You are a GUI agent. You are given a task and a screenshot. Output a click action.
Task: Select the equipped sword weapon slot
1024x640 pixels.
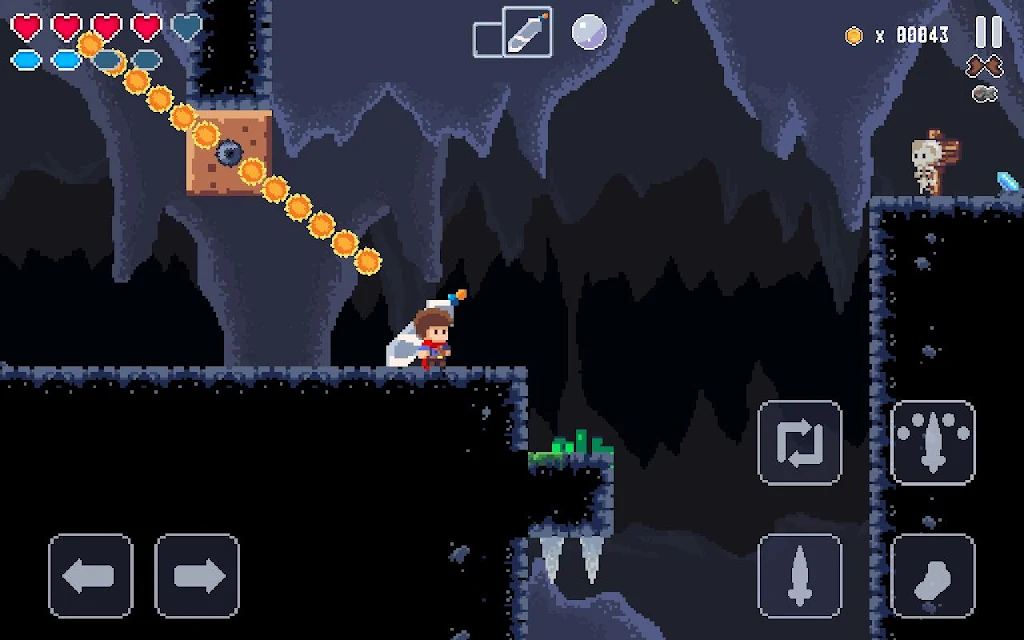(x=527, y=32)
